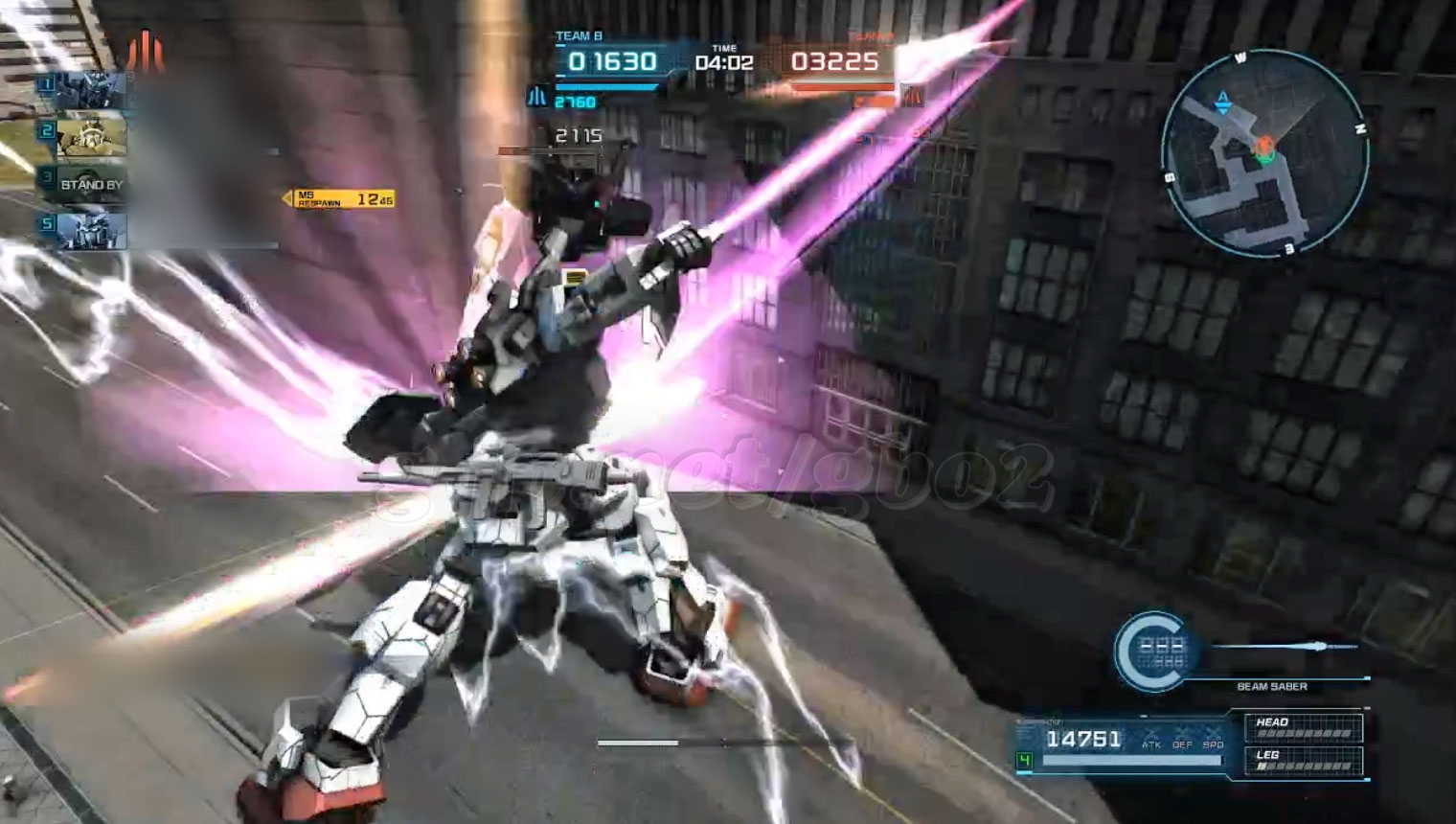Click the ATK buff indicator
Image resolution: width=1456 pixels, height=824 pixels.
pos(1151,738)
